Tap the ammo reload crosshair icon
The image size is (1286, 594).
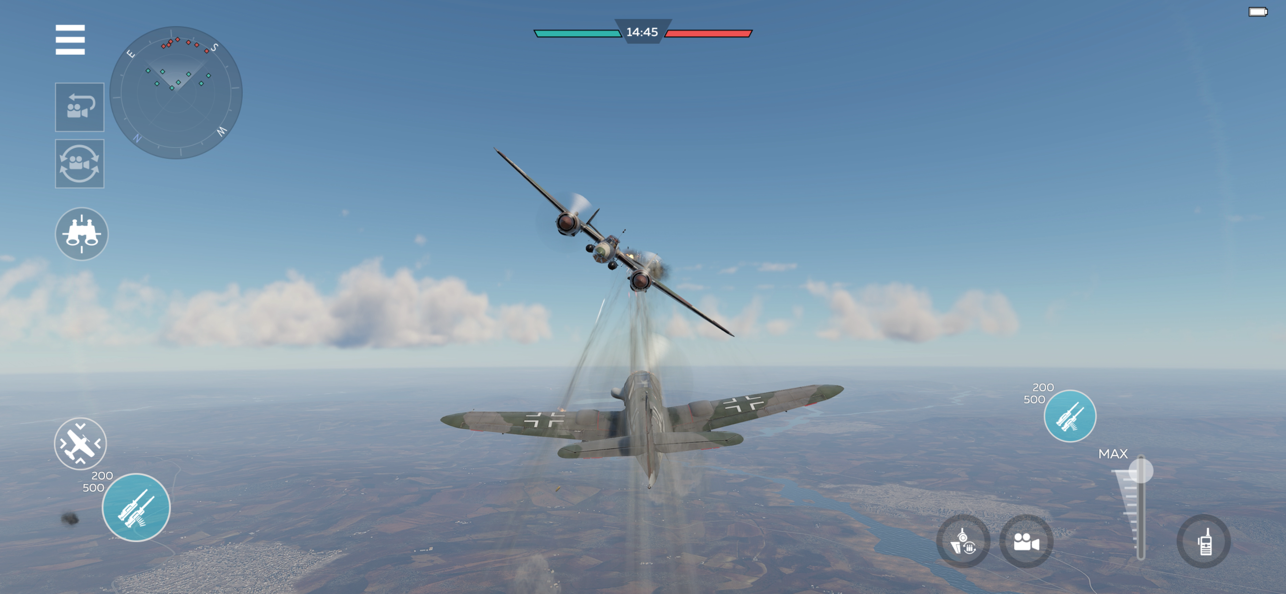point(963,542)
